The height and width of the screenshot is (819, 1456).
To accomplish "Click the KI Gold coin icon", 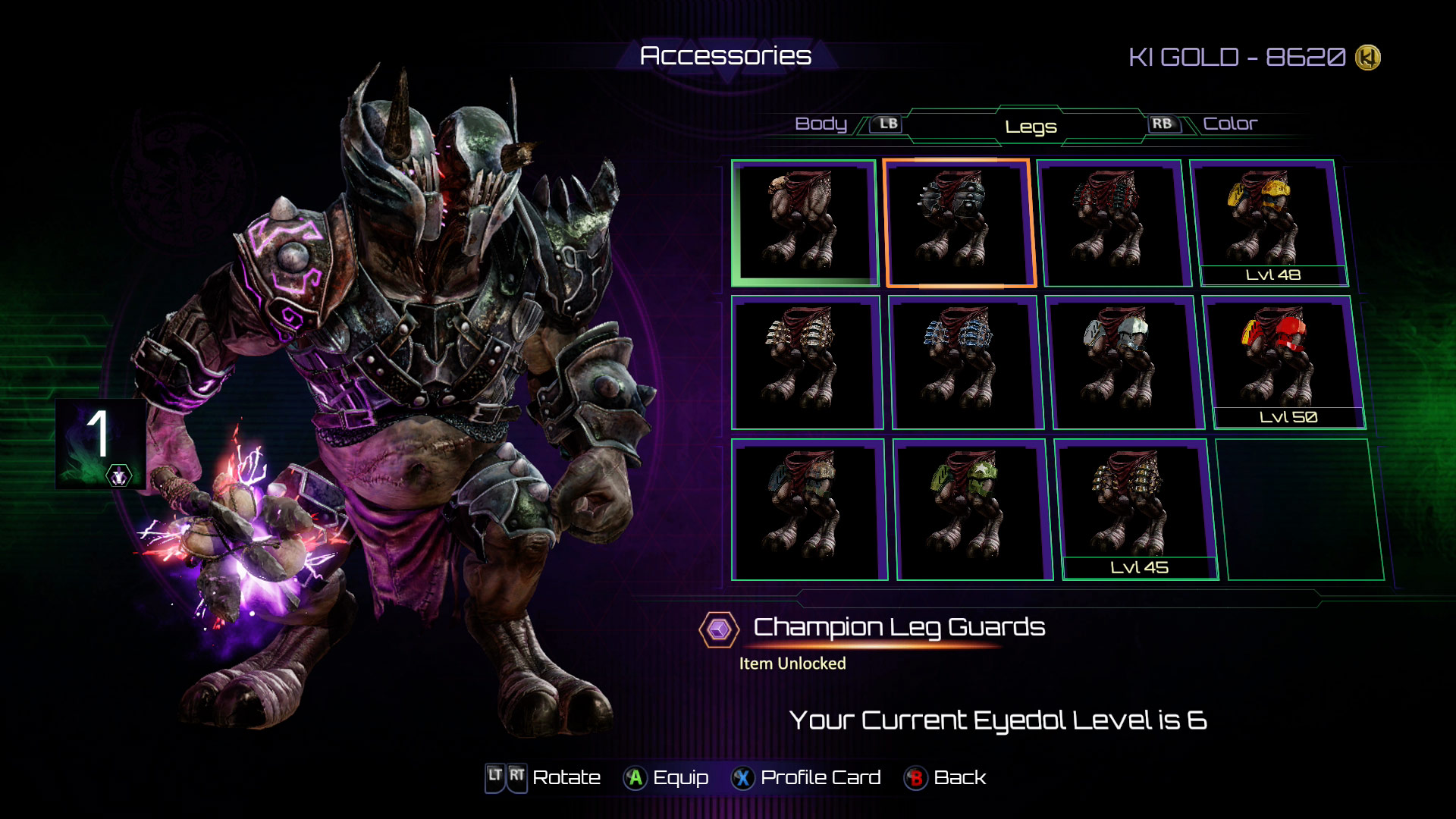I will (1367, 56).
